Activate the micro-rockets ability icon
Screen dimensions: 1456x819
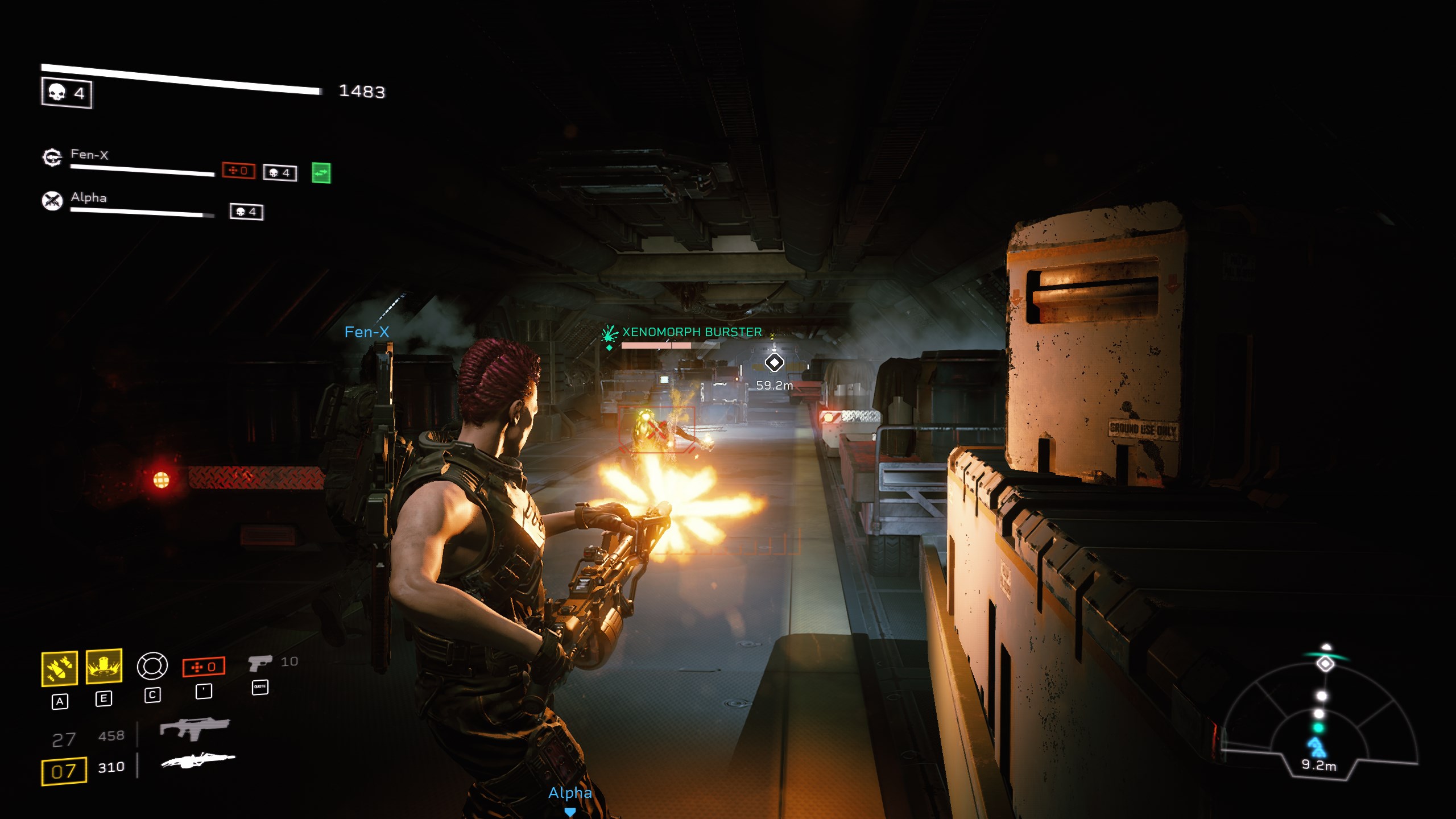[x=60, y=668]
